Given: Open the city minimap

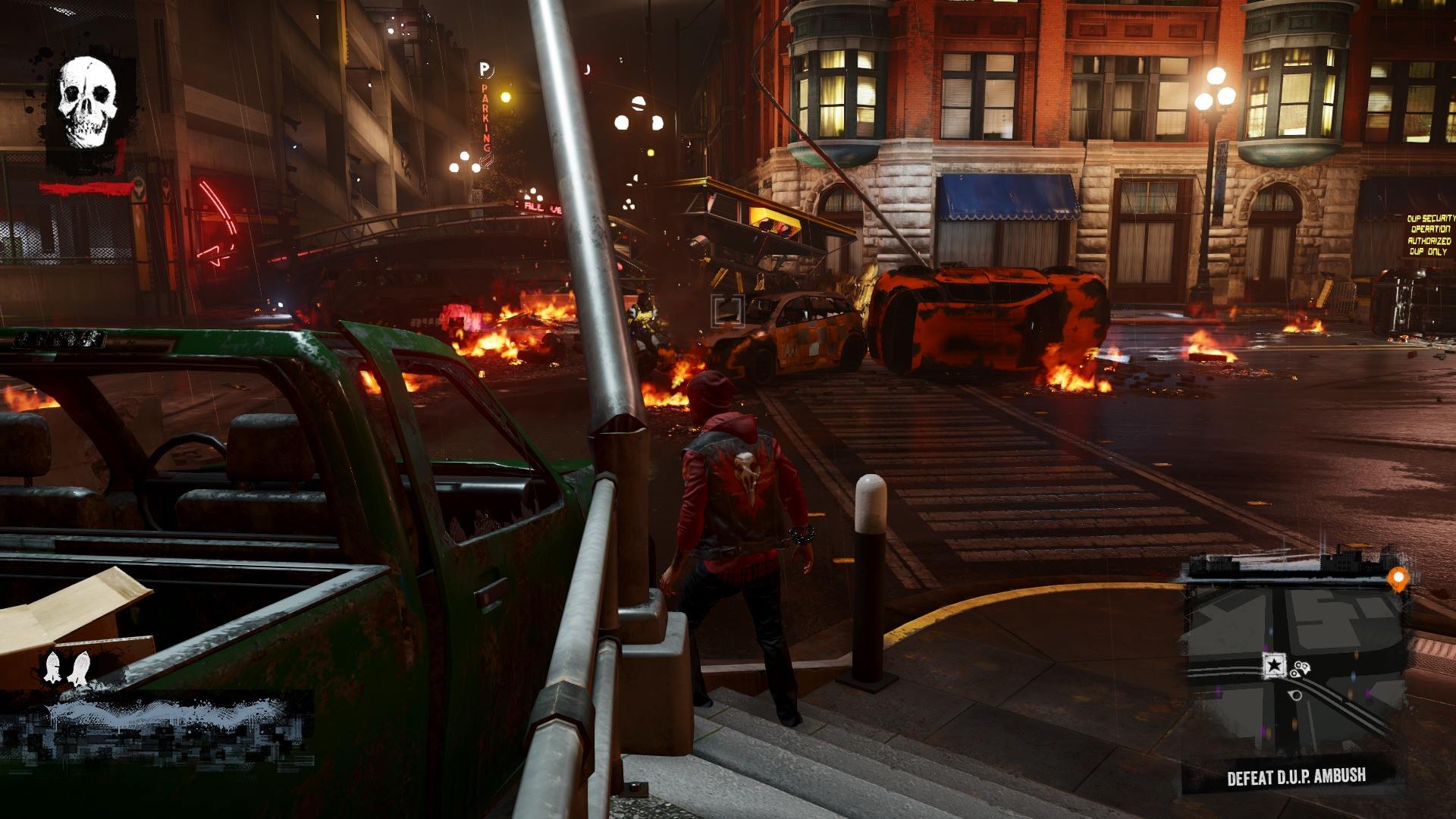Looking at the screenshot, I should [x=1297, y=667].
